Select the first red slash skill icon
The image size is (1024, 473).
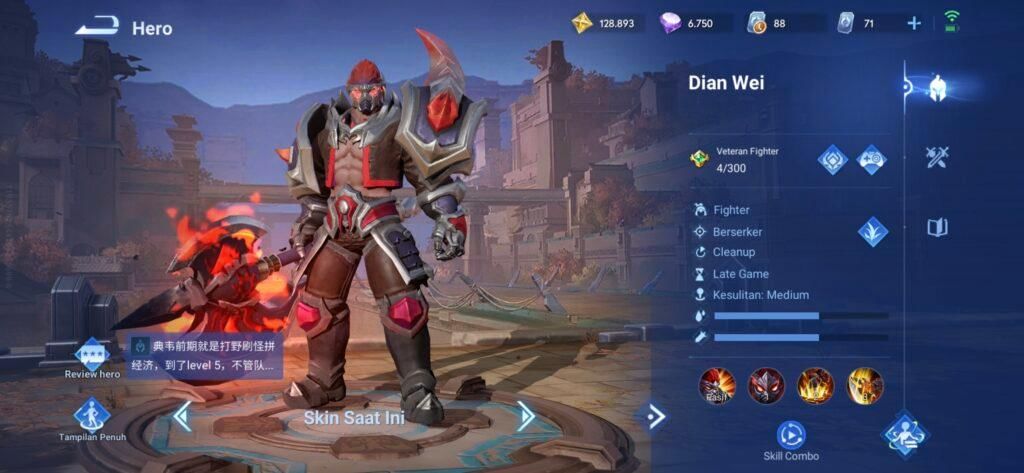tap(717, 385)
